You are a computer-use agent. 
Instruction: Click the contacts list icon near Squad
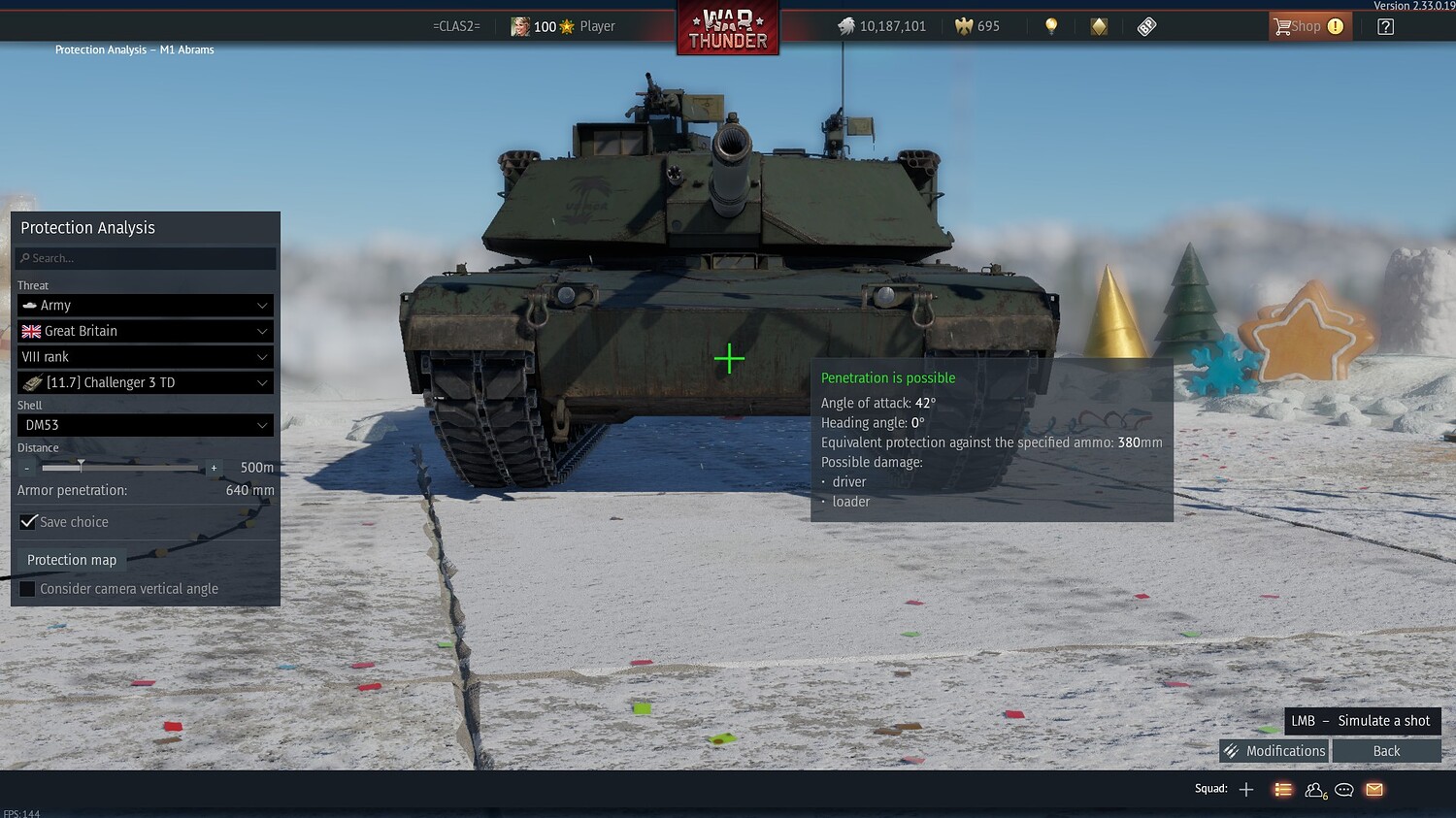click(1283, 789)
